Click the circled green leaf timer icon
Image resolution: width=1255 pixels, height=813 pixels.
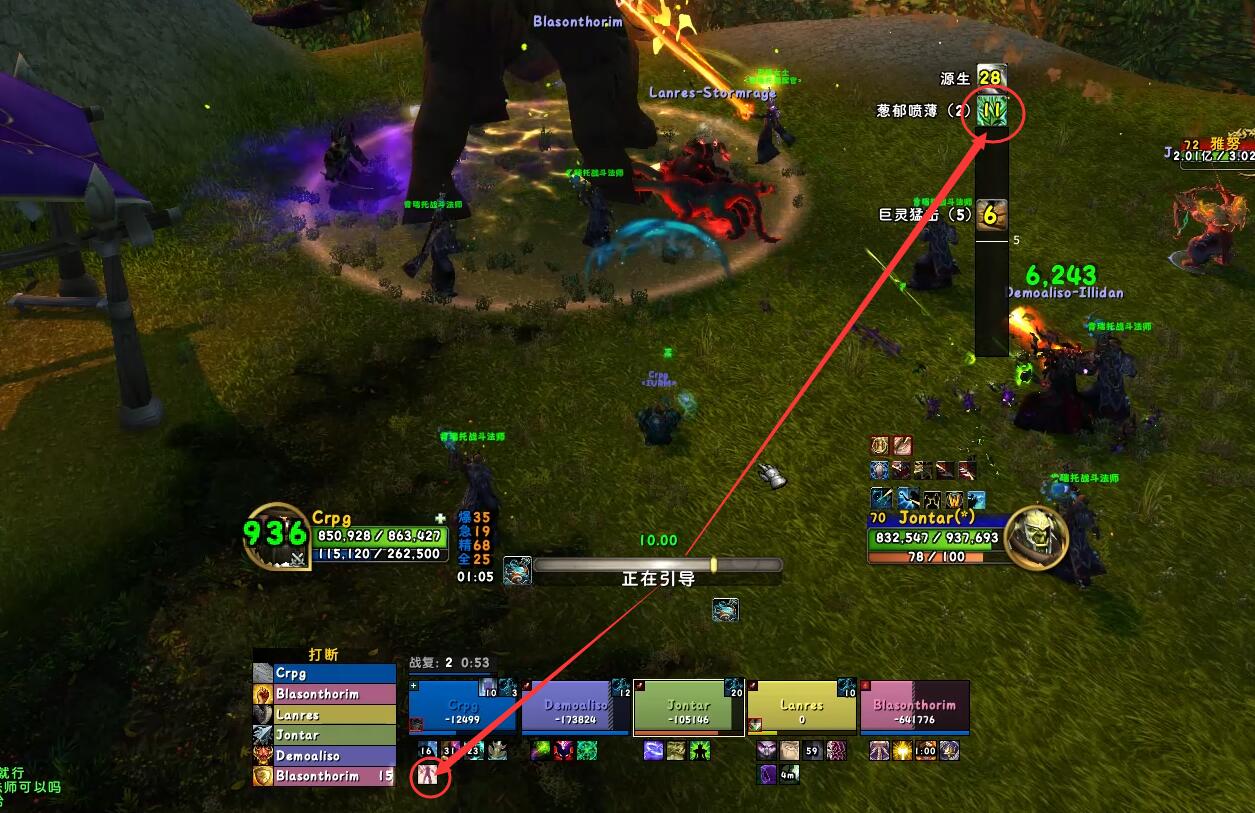coord(991,112)
